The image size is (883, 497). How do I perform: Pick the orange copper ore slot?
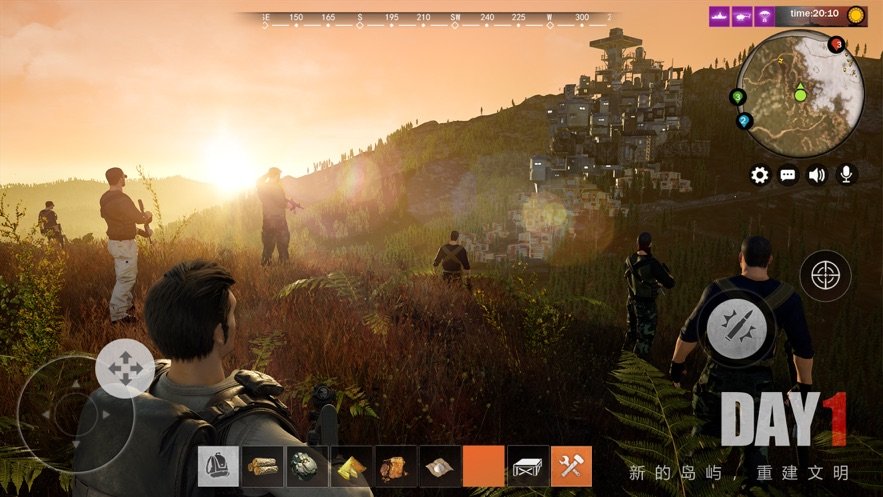[395, 466]
